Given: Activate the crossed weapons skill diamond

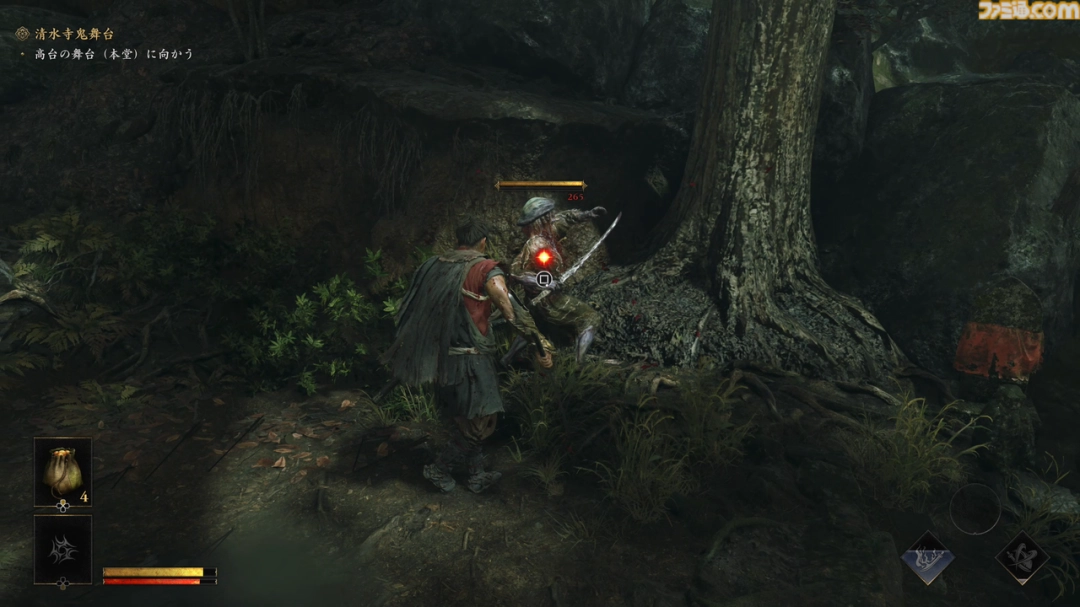Looking at the screenshot, I should click(1022, 558).
